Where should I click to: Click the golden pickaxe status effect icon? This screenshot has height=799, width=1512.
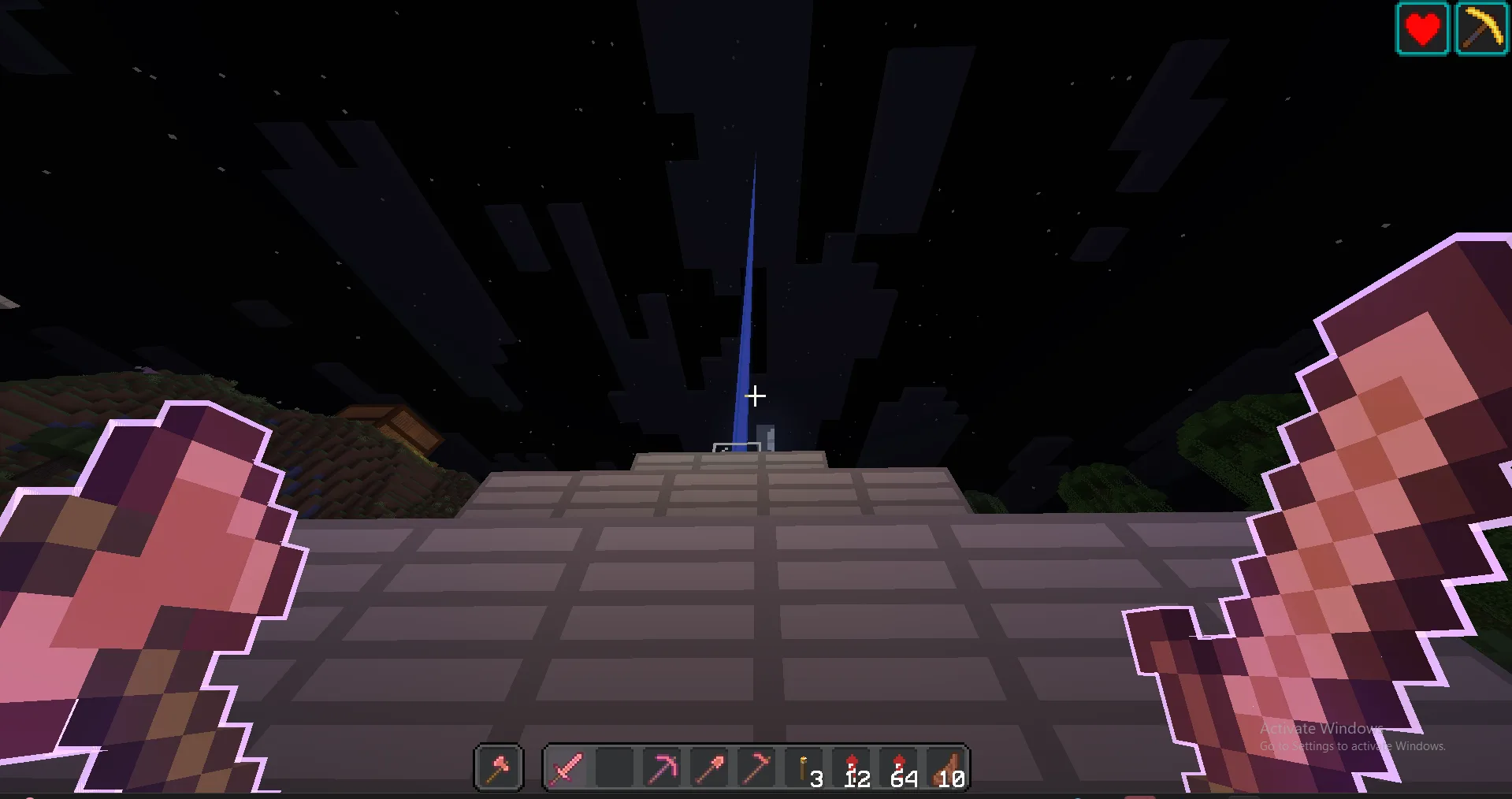click(1481, 29)
